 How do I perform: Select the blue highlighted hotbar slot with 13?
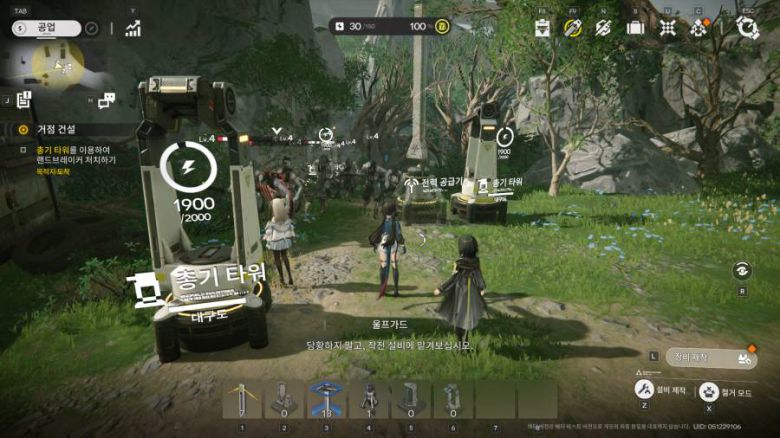326,398
